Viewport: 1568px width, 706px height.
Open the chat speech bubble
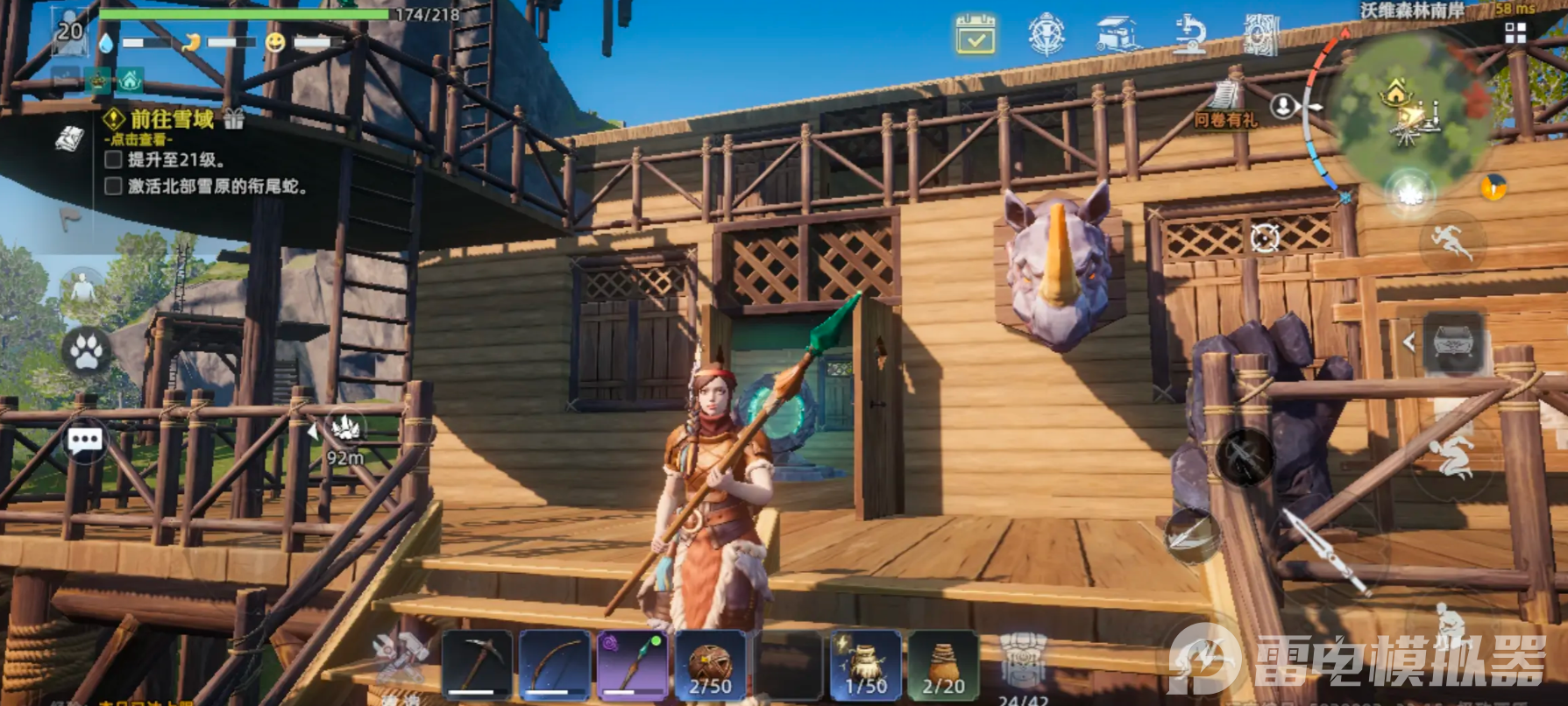tap(85, 441)
